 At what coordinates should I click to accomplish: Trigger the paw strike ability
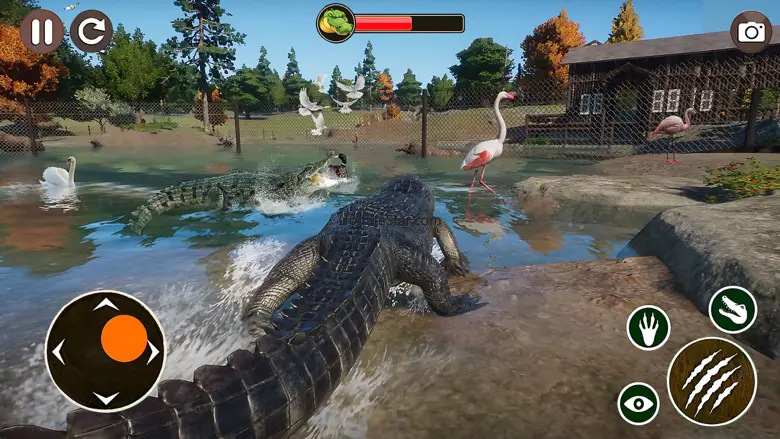pos(649,328)
